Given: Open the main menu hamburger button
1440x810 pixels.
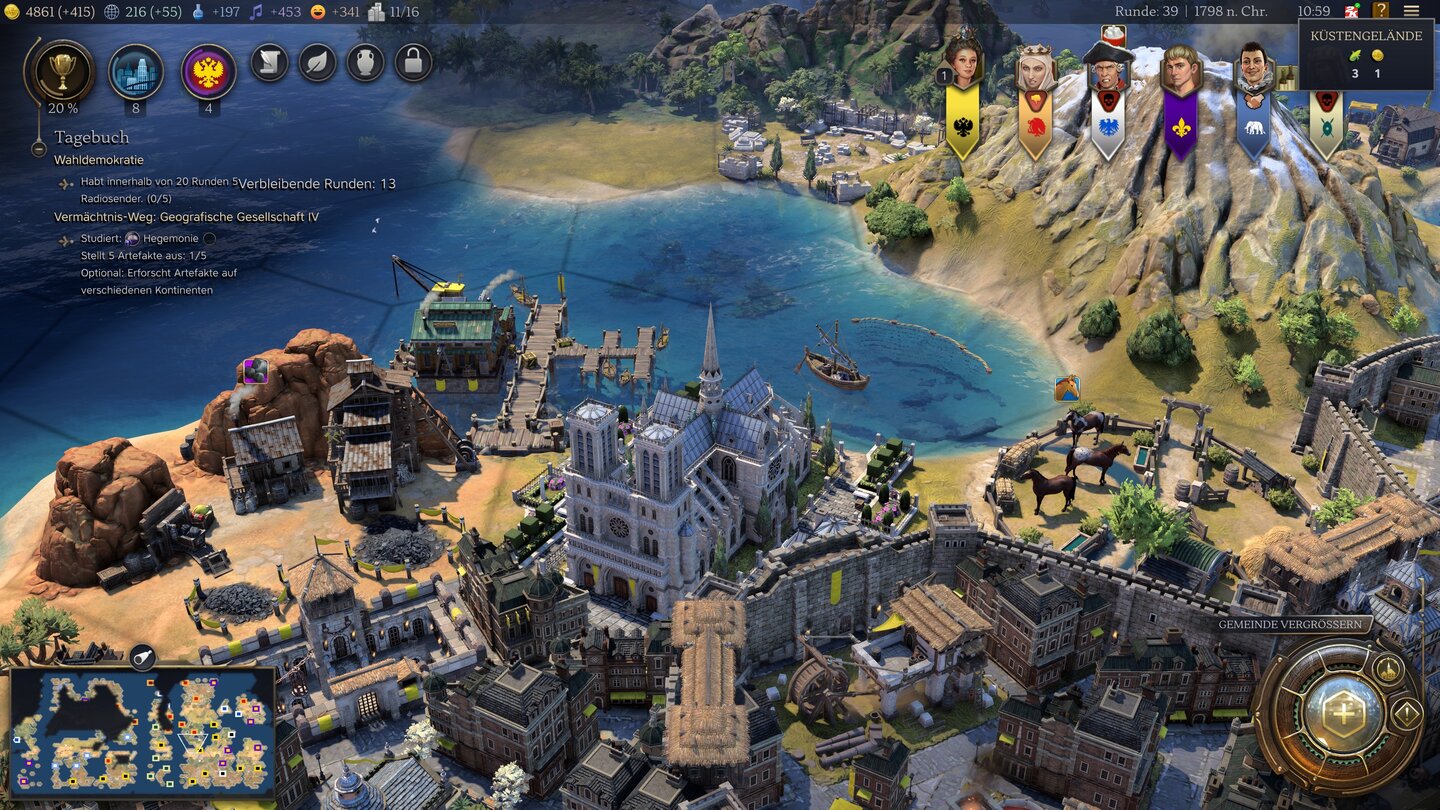Looking at the screenshot, I should [1411, 11].
